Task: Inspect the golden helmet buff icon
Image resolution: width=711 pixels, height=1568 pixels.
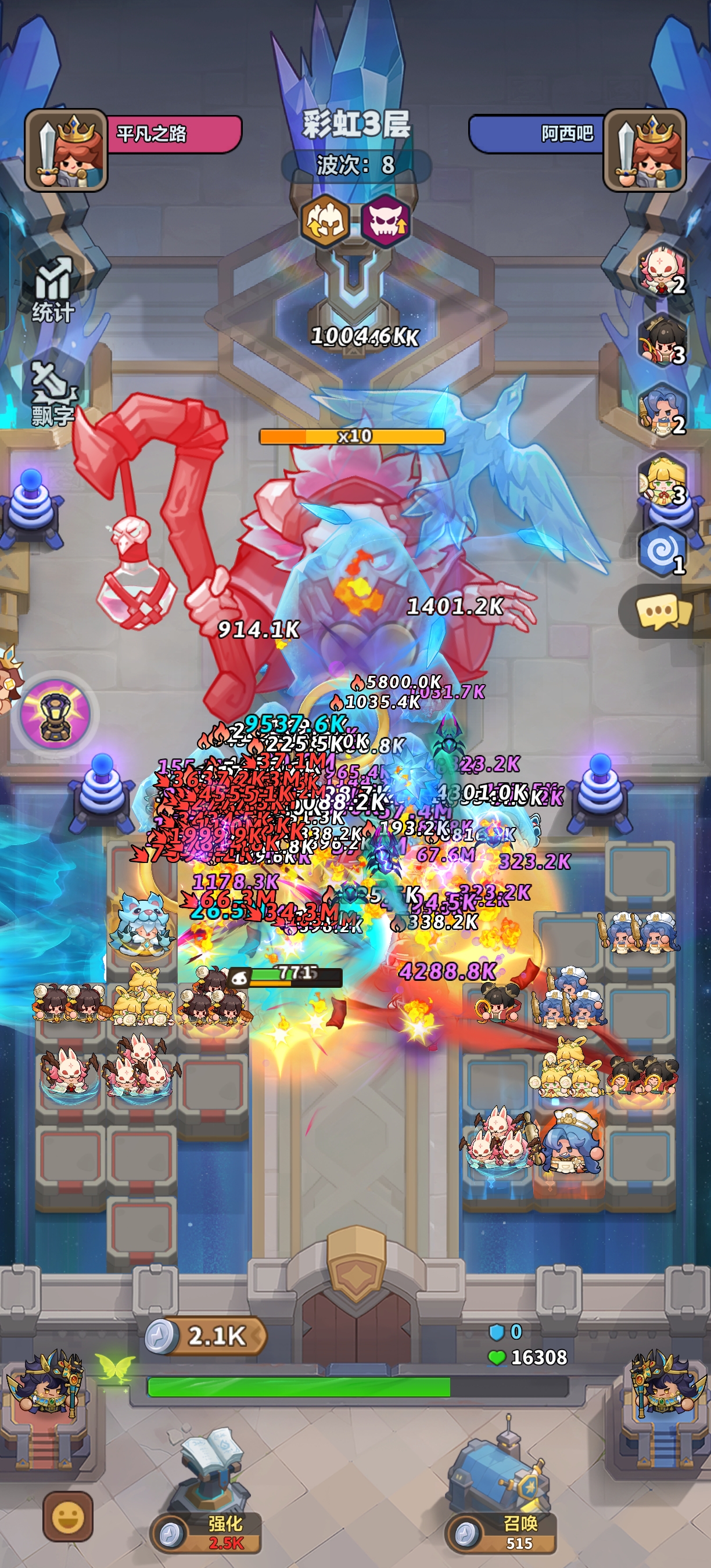Action: point(325,220)
